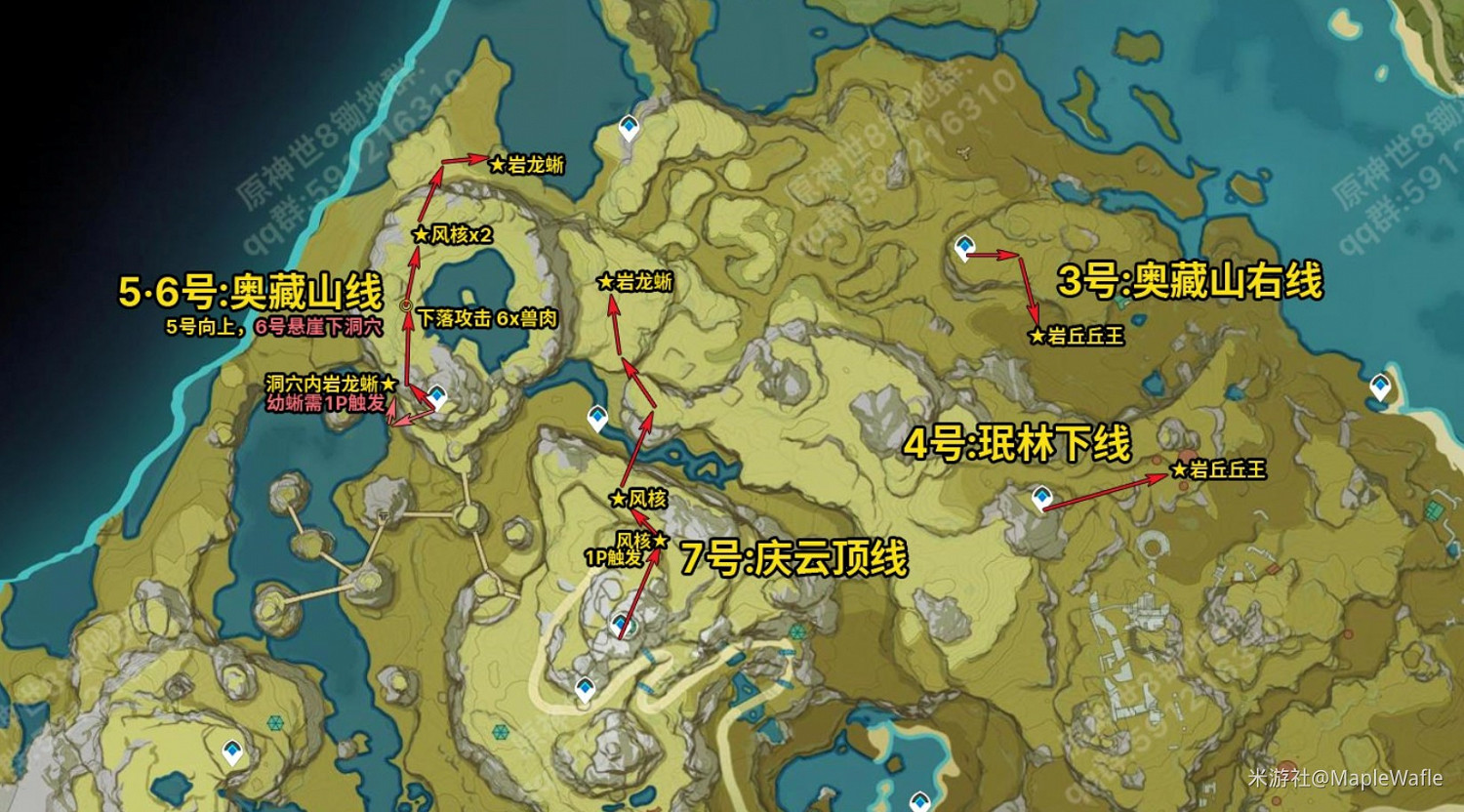This screenshot has height=812, width=1464.
Task: Select the ★岩龙蜥 marker at top of map
Action: pos(525,163)
